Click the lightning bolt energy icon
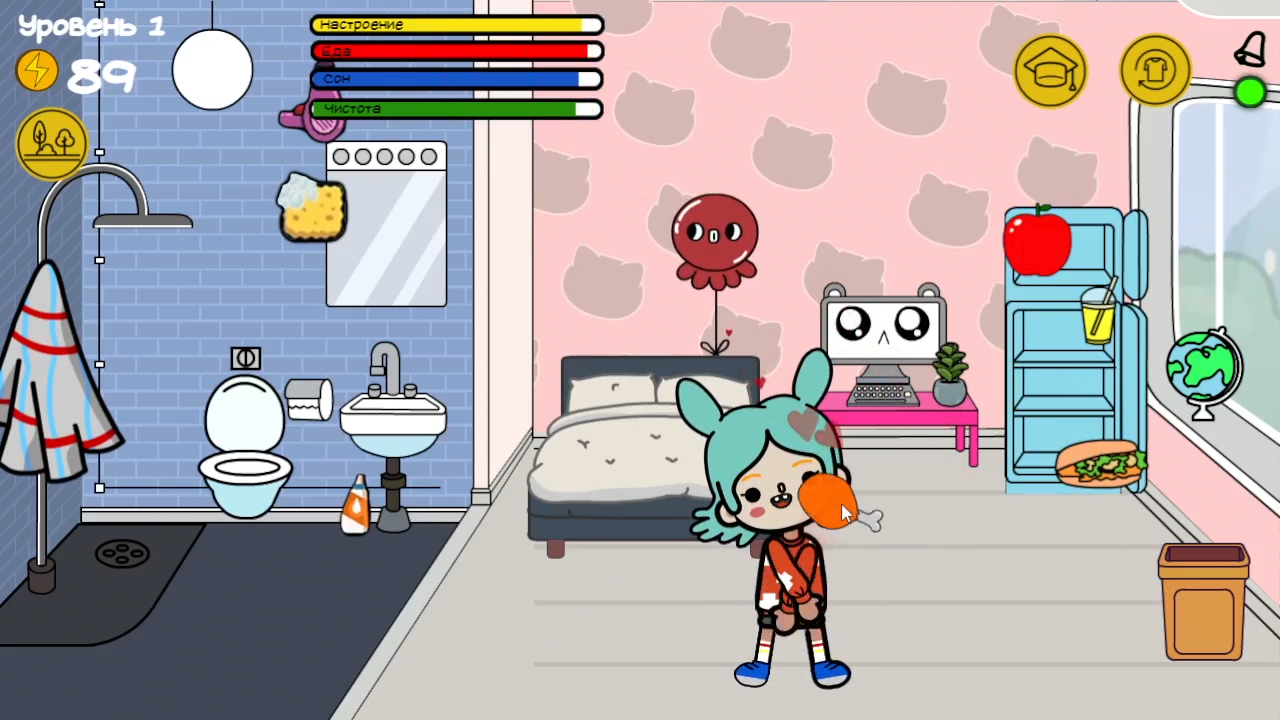The width and height of the screenshot is (1280, 720). pos(36,70)
